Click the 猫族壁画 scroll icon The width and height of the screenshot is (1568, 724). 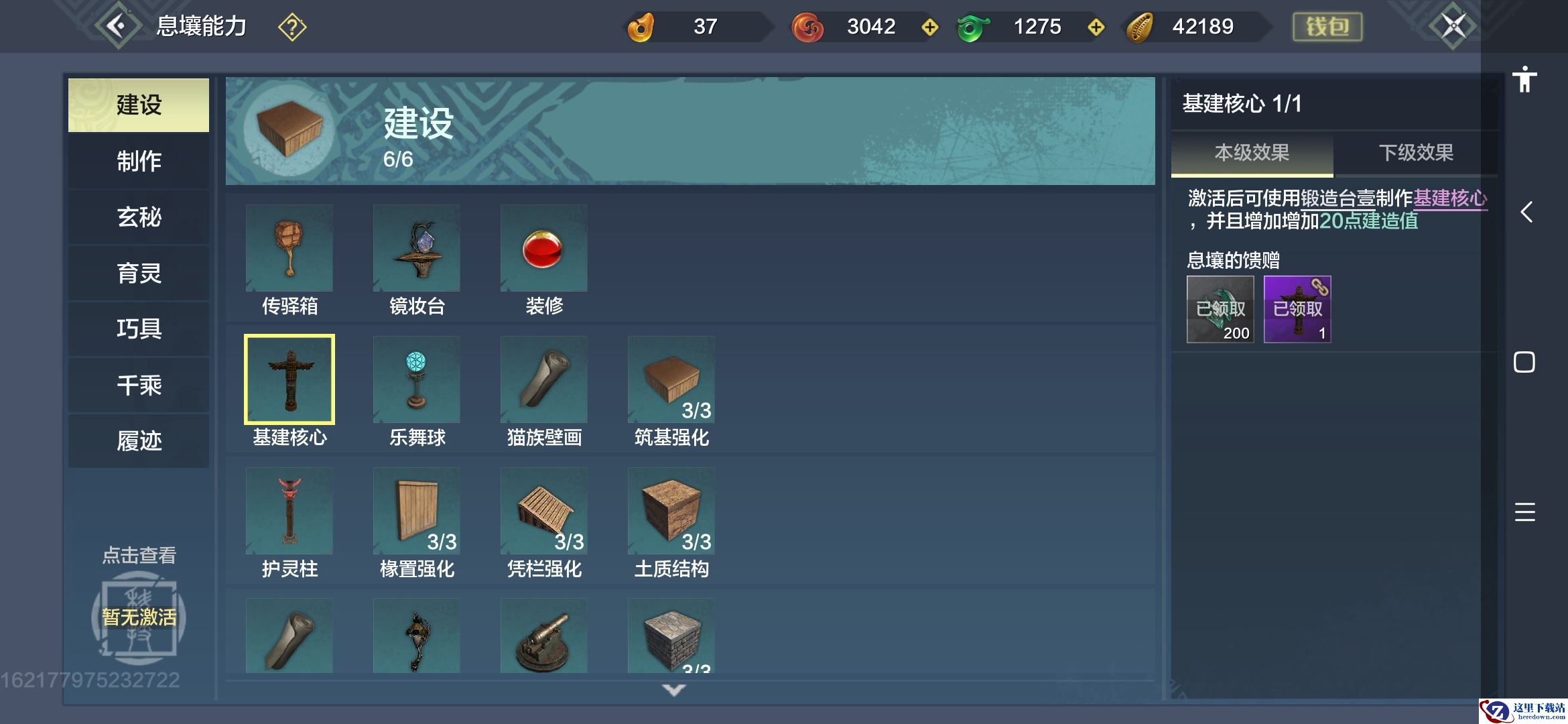click(543, 380)
